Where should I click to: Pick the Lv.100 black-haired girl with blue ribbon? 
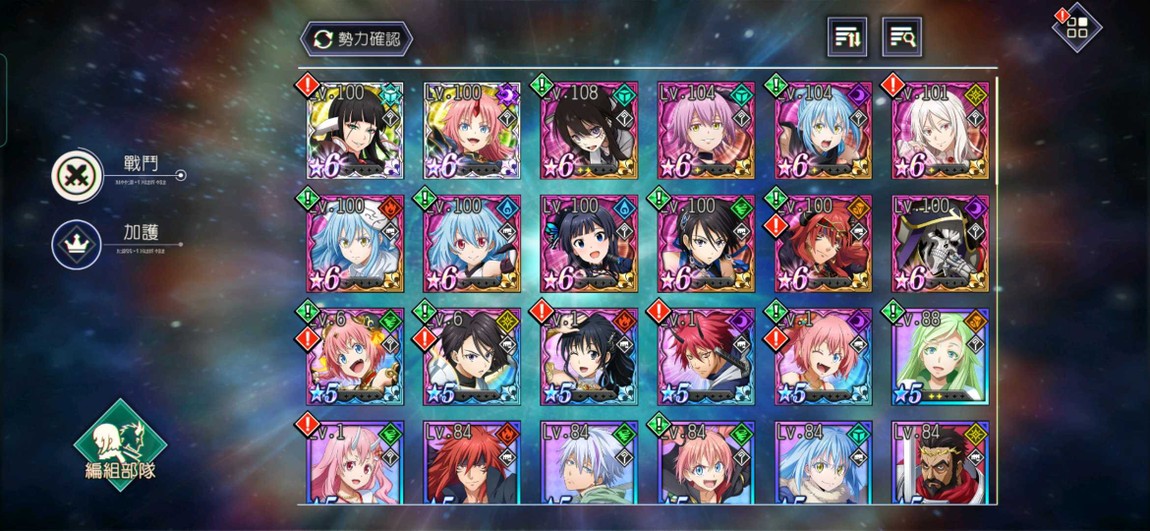pyautogui.click(x=589, y=244)
